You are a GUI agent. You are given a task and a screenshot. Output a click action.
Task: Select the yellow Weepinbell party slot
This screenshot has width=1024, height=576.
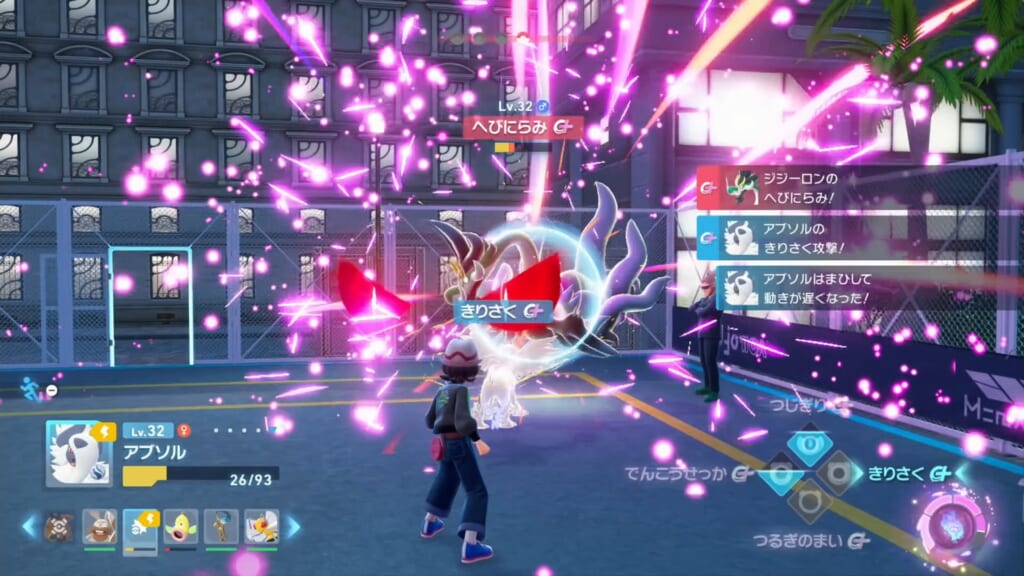[180, 527]
